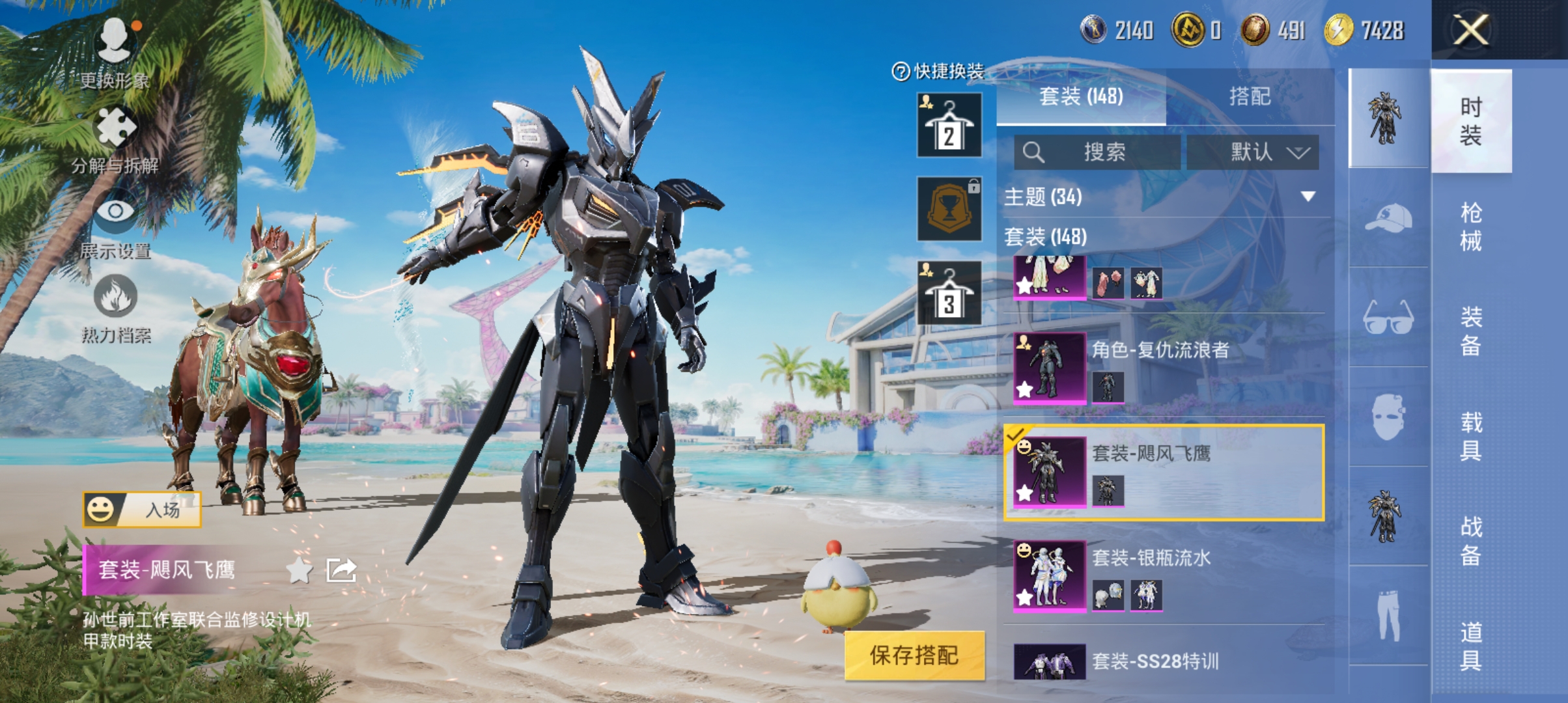
Task: Open the 载具 vehicles category
Action: pyautogui.click(x=1471, y=436)
